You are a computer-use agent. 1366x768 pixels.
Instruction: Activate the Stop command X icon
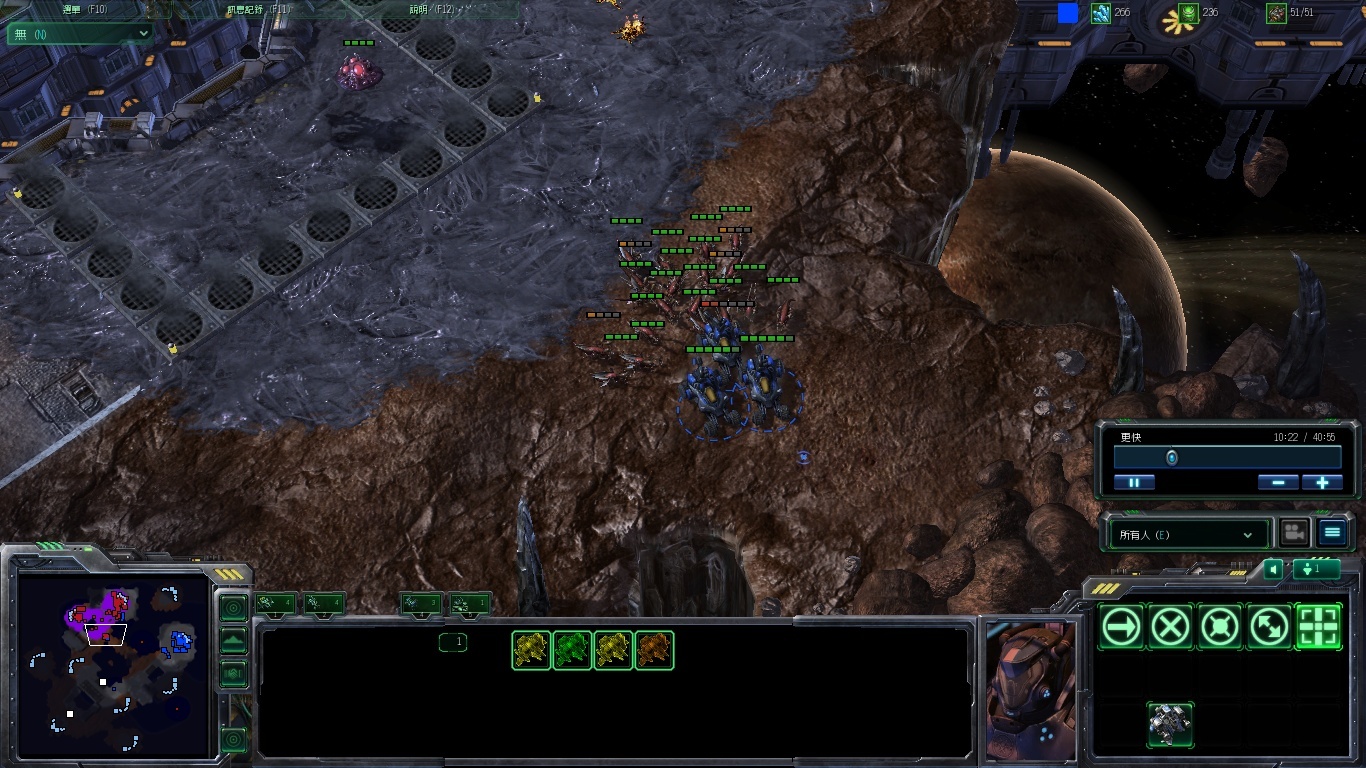point(1170,627)
